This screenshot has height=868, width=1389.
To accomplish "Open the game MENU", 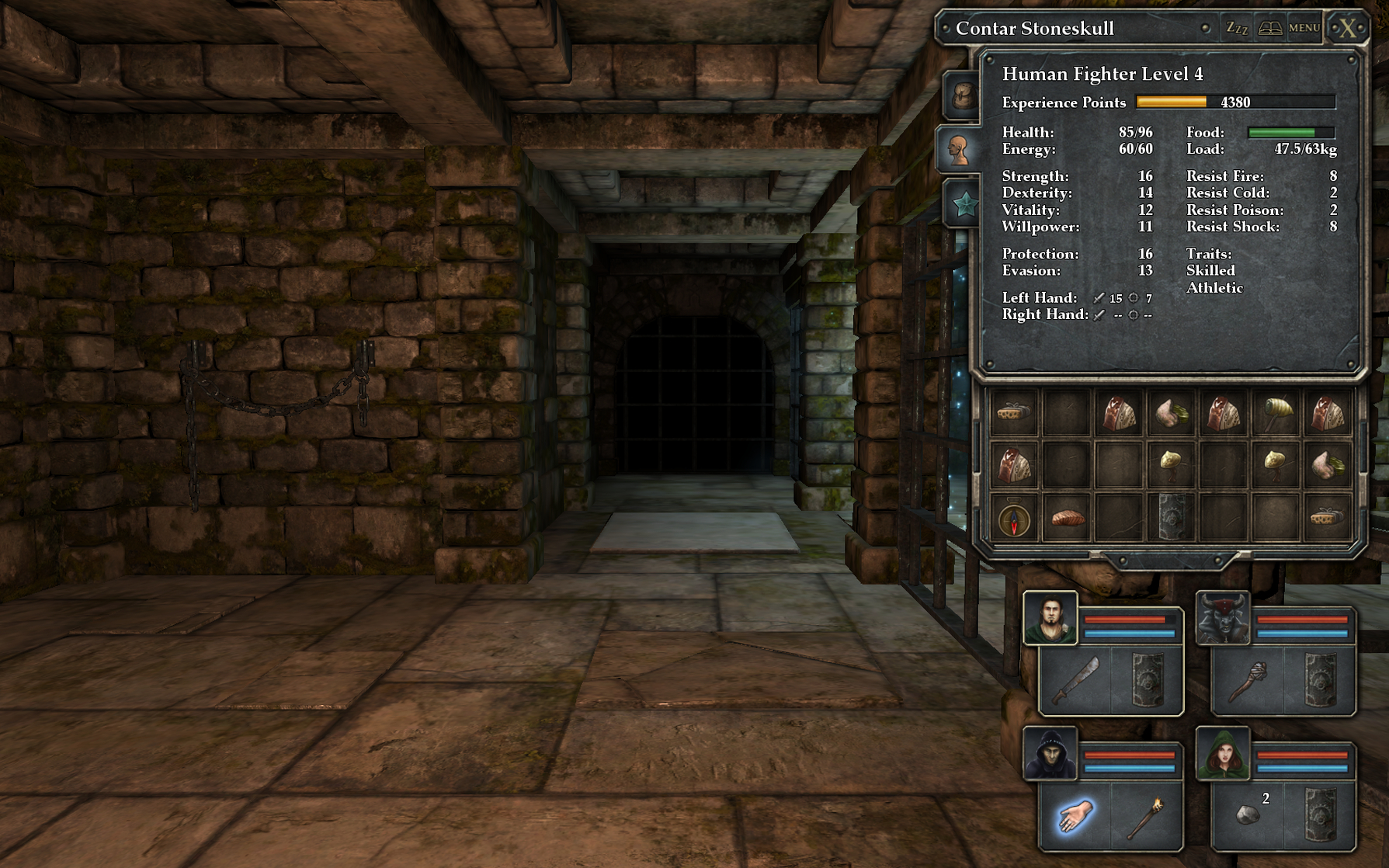I will (x=1304, y=29).
